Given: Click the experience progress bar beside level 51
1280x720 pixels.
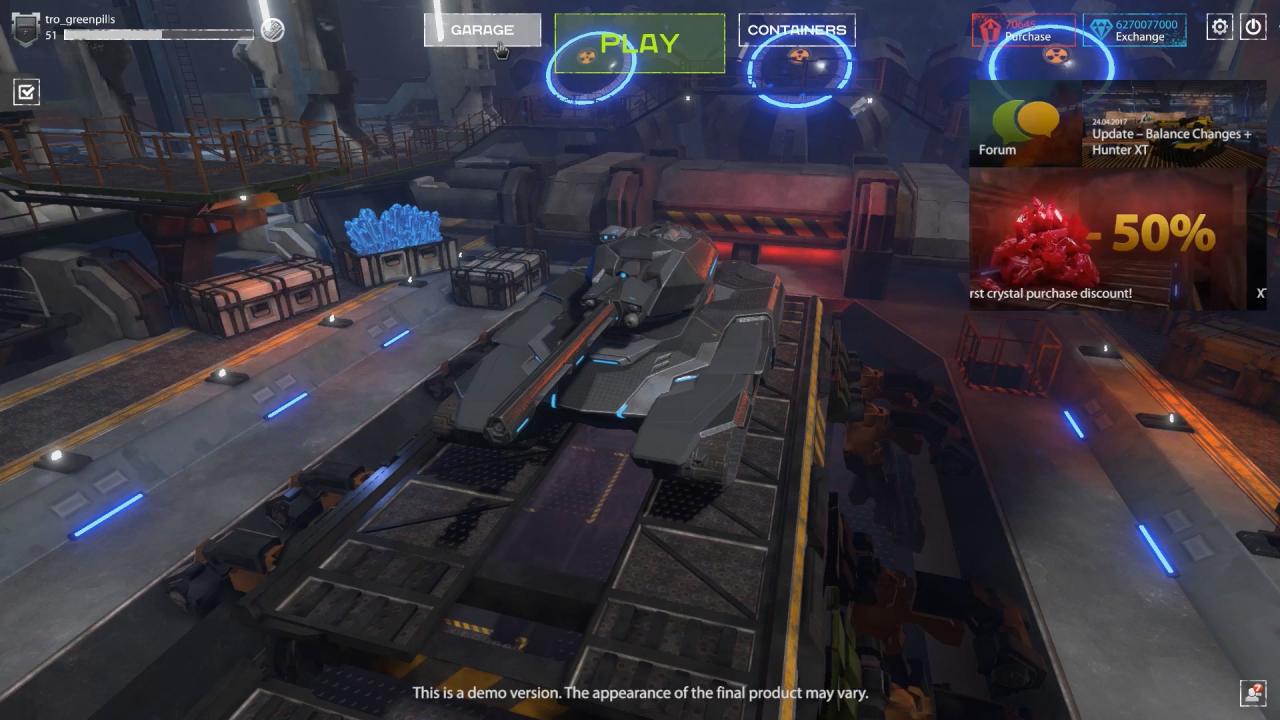Looking at the screenshot, I should pos(160,33).
